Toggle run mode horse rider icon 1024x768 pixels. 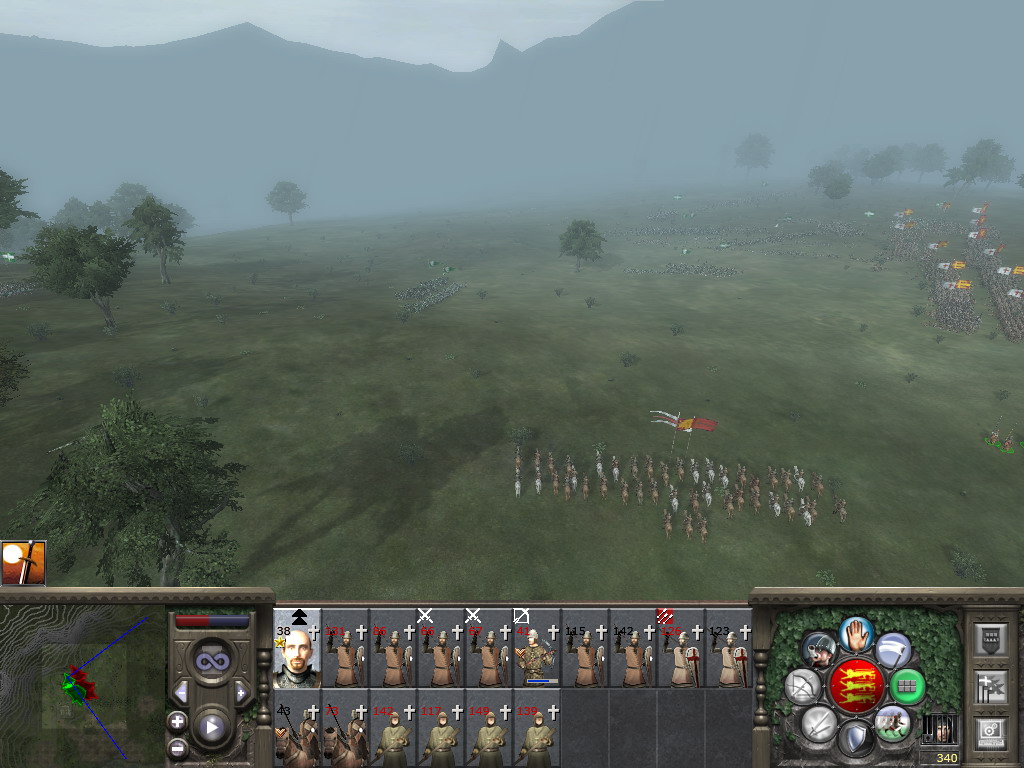pyautogui.click(x=891, y=723)
